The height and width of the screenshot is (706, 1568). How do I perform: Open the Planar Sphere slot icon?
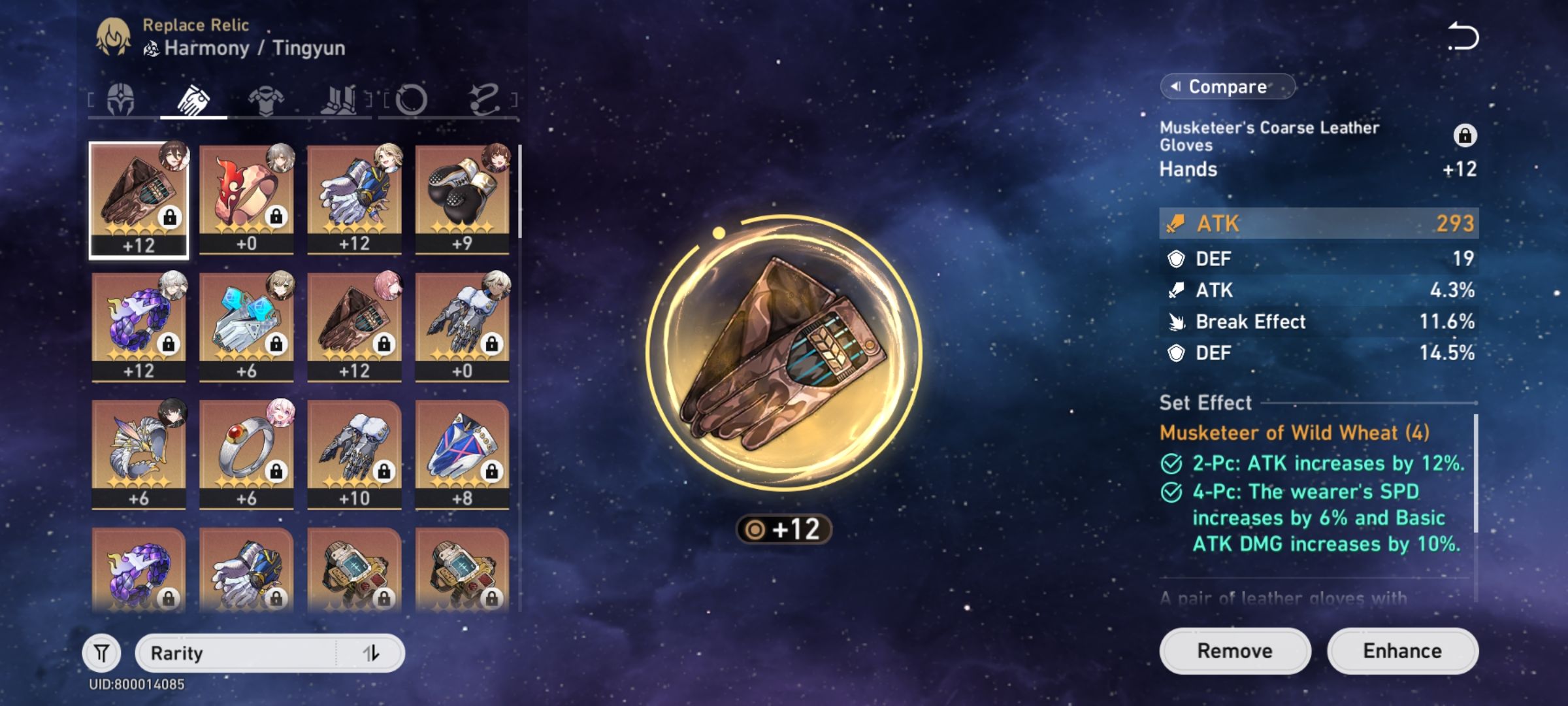click(413, 98)
